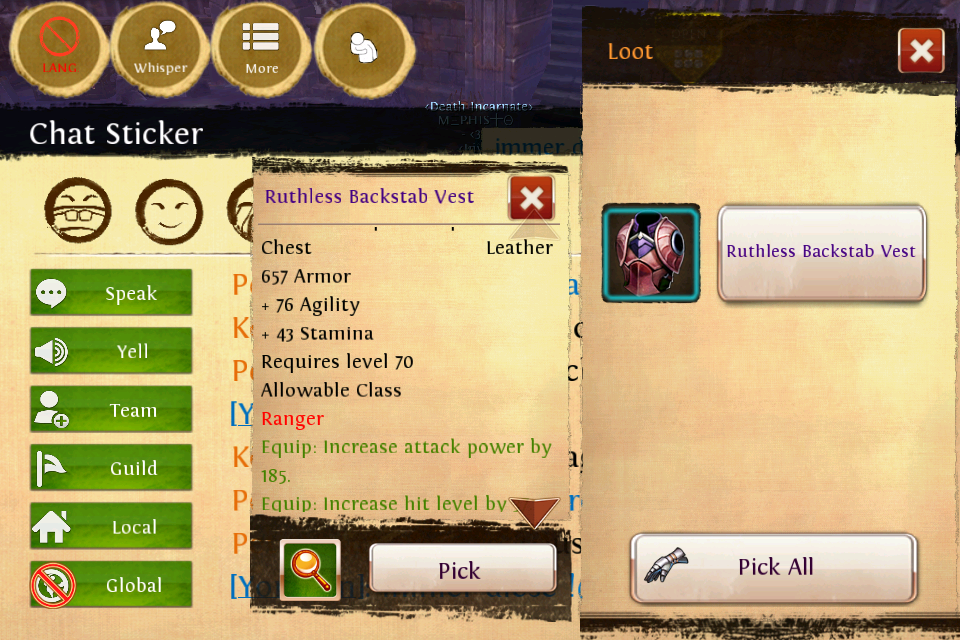960x640 pixels.
Task: Close the Loot window
Action: click(921, 51)
